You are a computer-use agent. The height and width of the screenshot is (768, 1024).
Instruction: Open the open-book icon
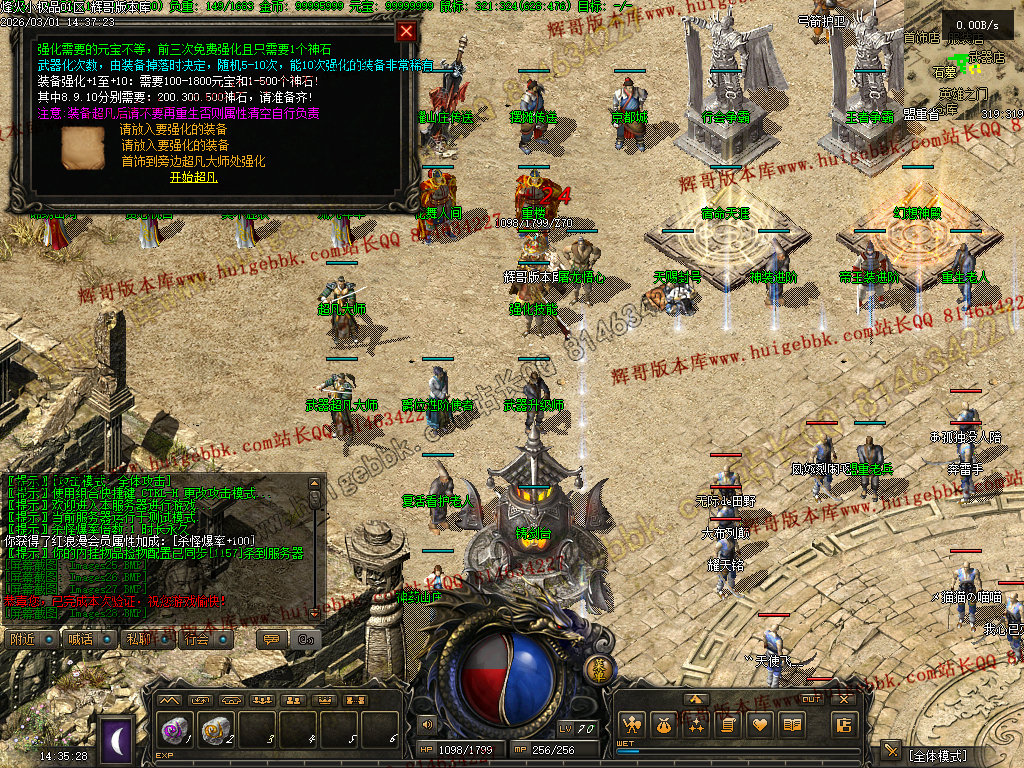click(x=793, y=724)
